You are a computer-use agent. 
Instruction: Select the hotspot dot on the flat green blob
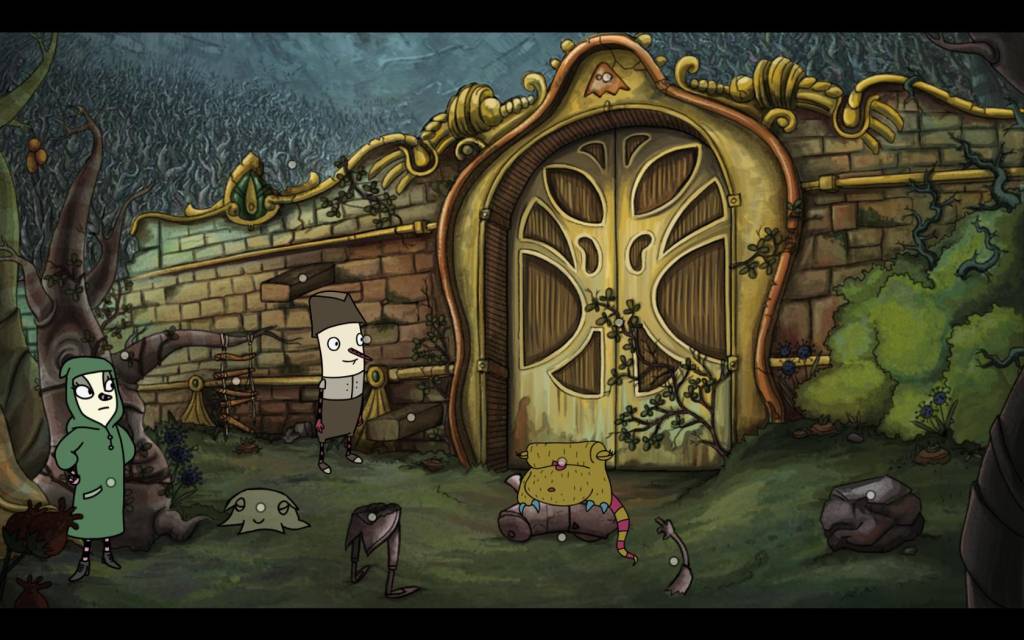pyautogui.click(x=259, y=507)
